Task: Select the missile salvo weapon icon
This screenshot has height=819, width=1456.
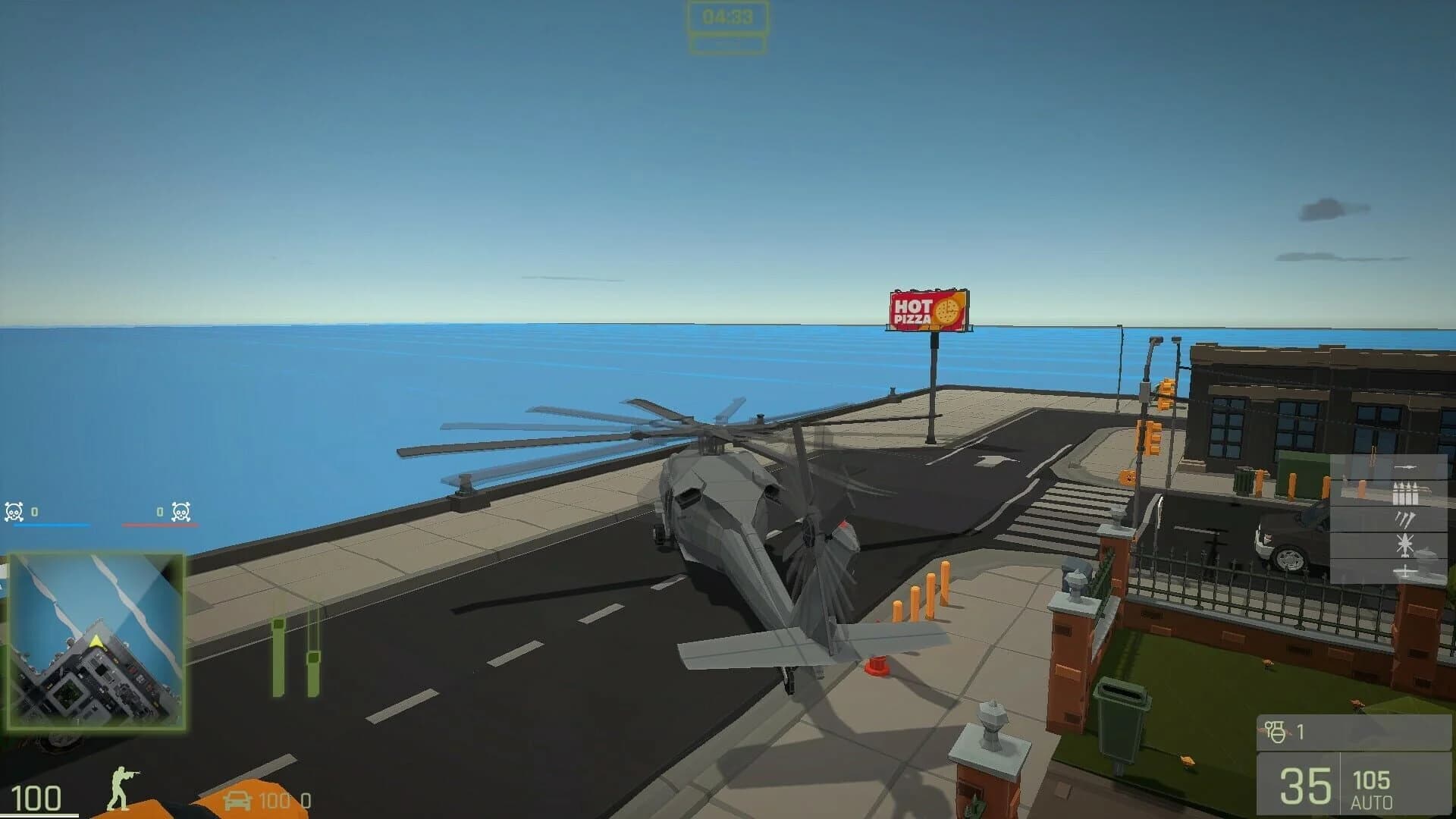Action: (1406, 519)
